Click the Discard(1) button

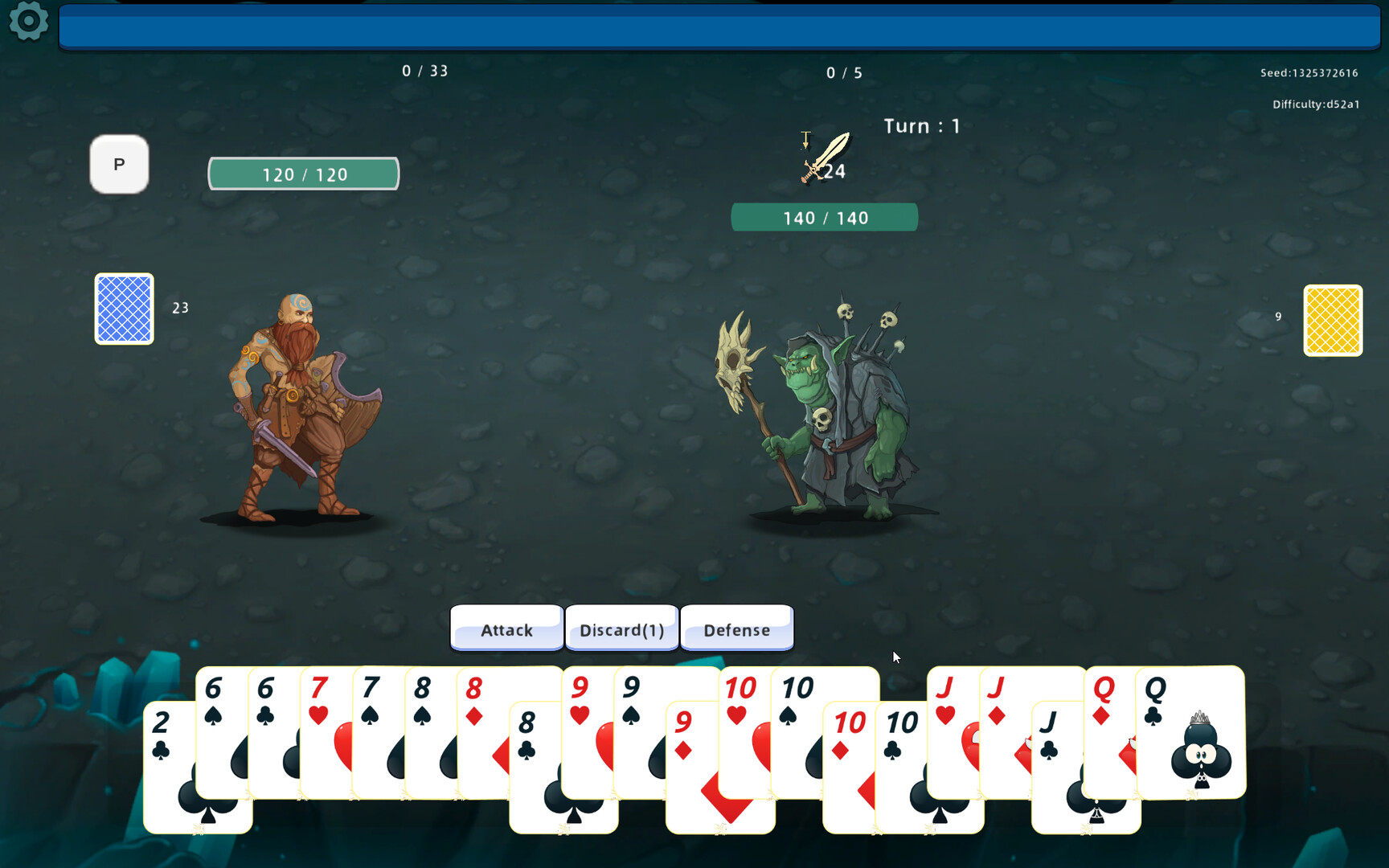click(622, 629)
